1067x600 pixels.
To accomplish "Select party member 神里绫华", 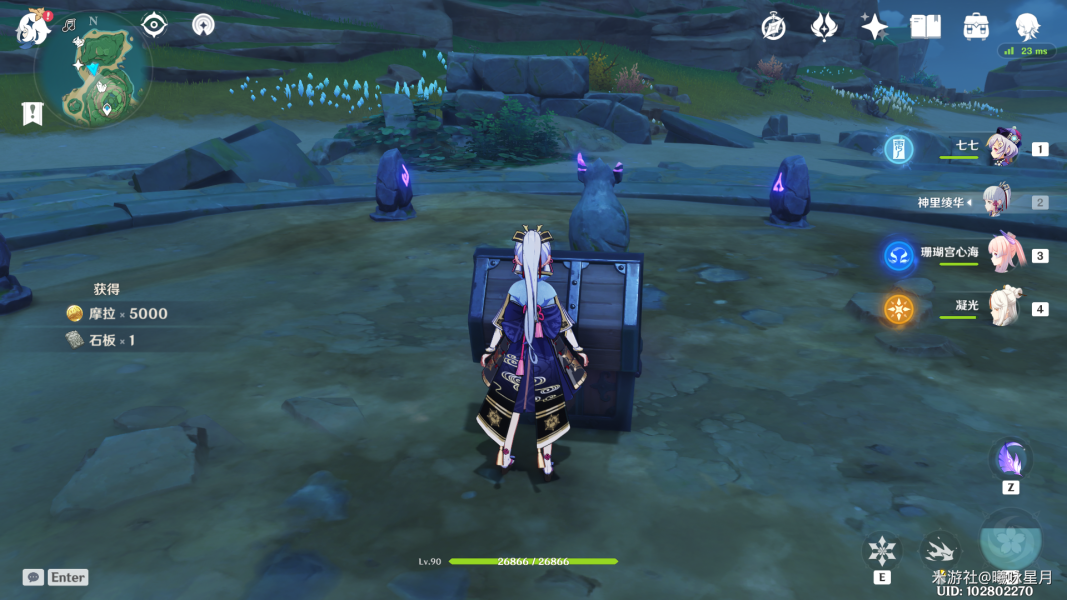I will pyautogui.click(x=998, y=202).
